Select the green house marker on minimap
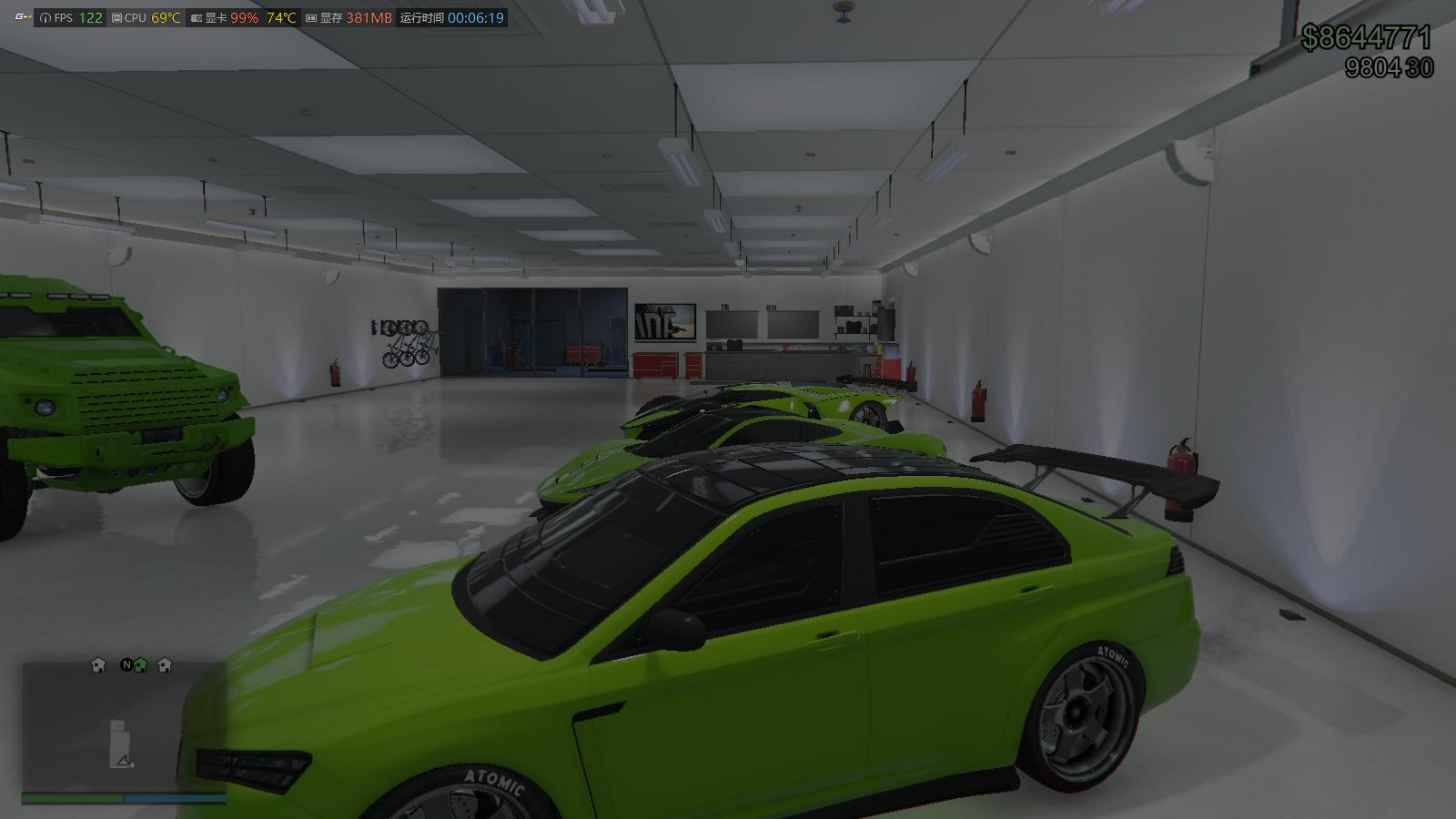 click(140, 665)
